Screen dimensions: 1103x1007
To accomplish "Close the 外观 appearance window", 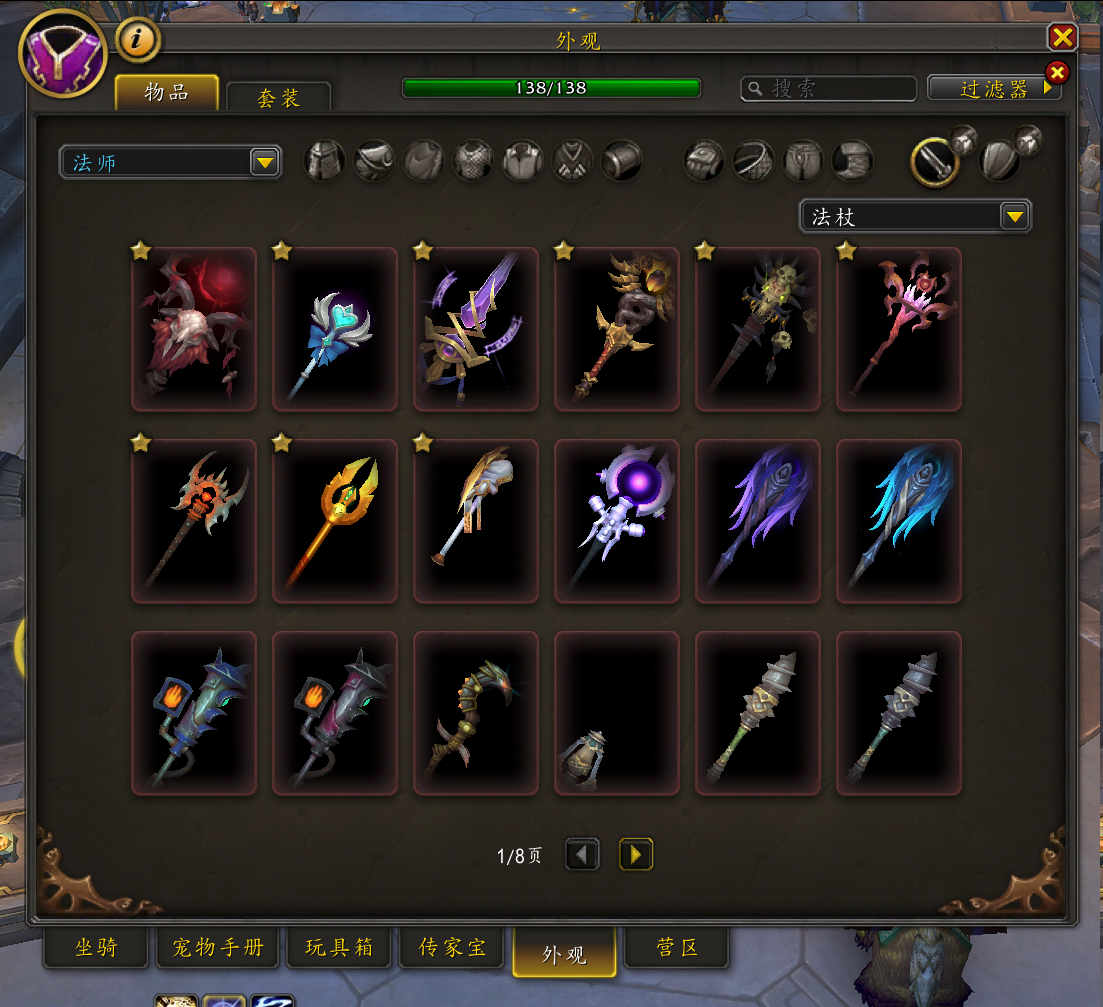I will point(1062,38).
